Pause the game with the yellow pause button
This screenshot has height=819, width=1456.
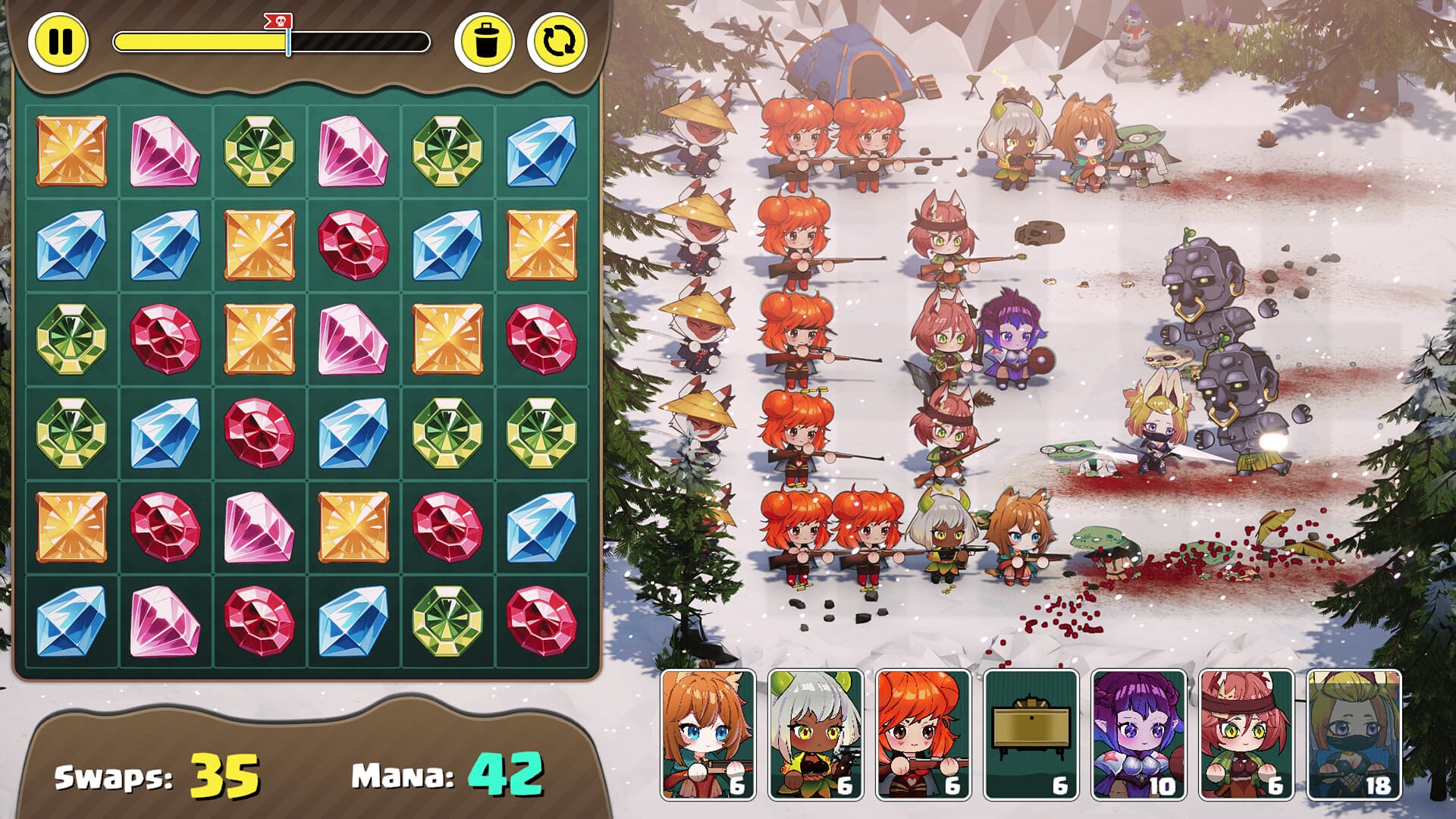pos(59,41)
